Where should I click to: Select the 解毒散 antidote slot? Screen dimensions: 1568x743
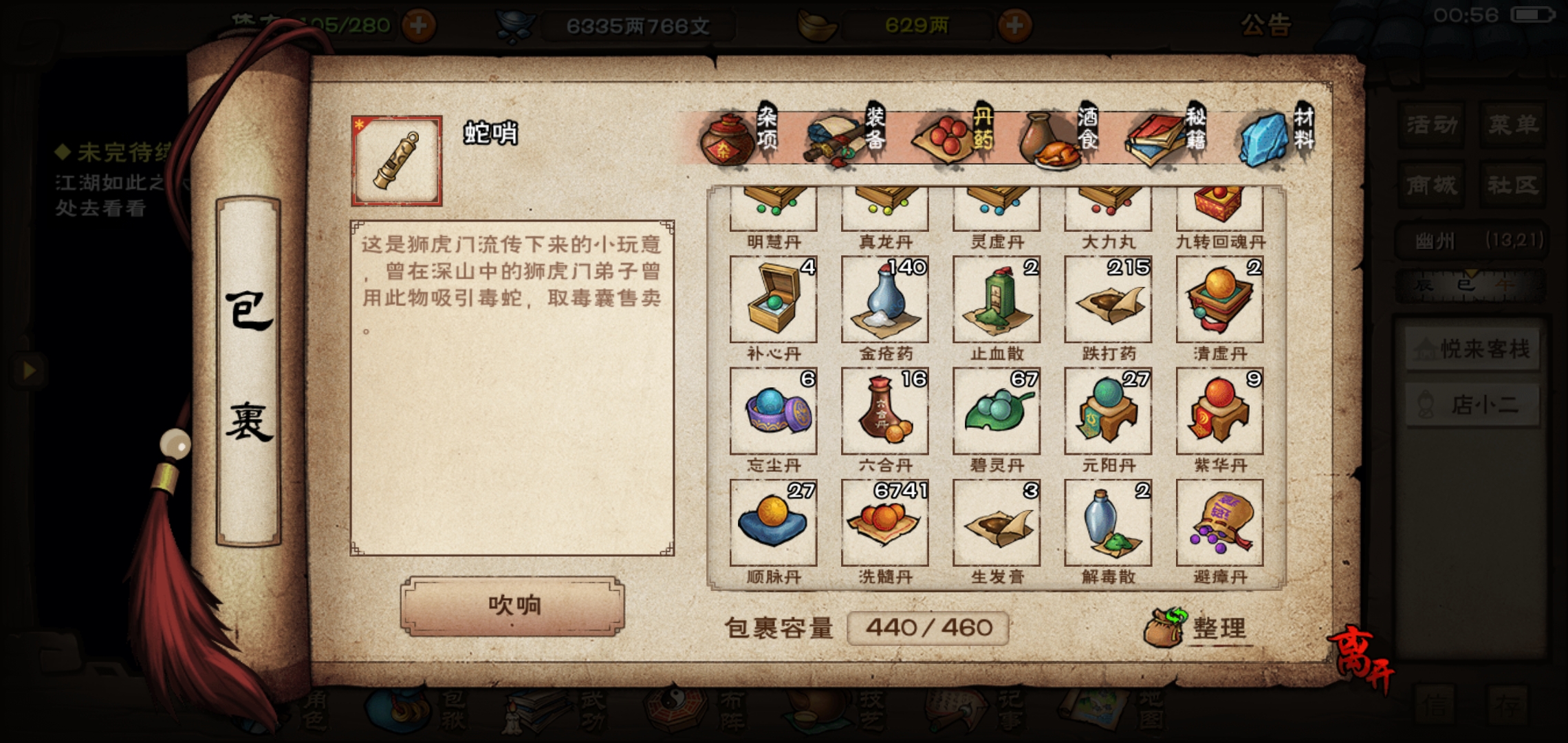click(1107, 523)
